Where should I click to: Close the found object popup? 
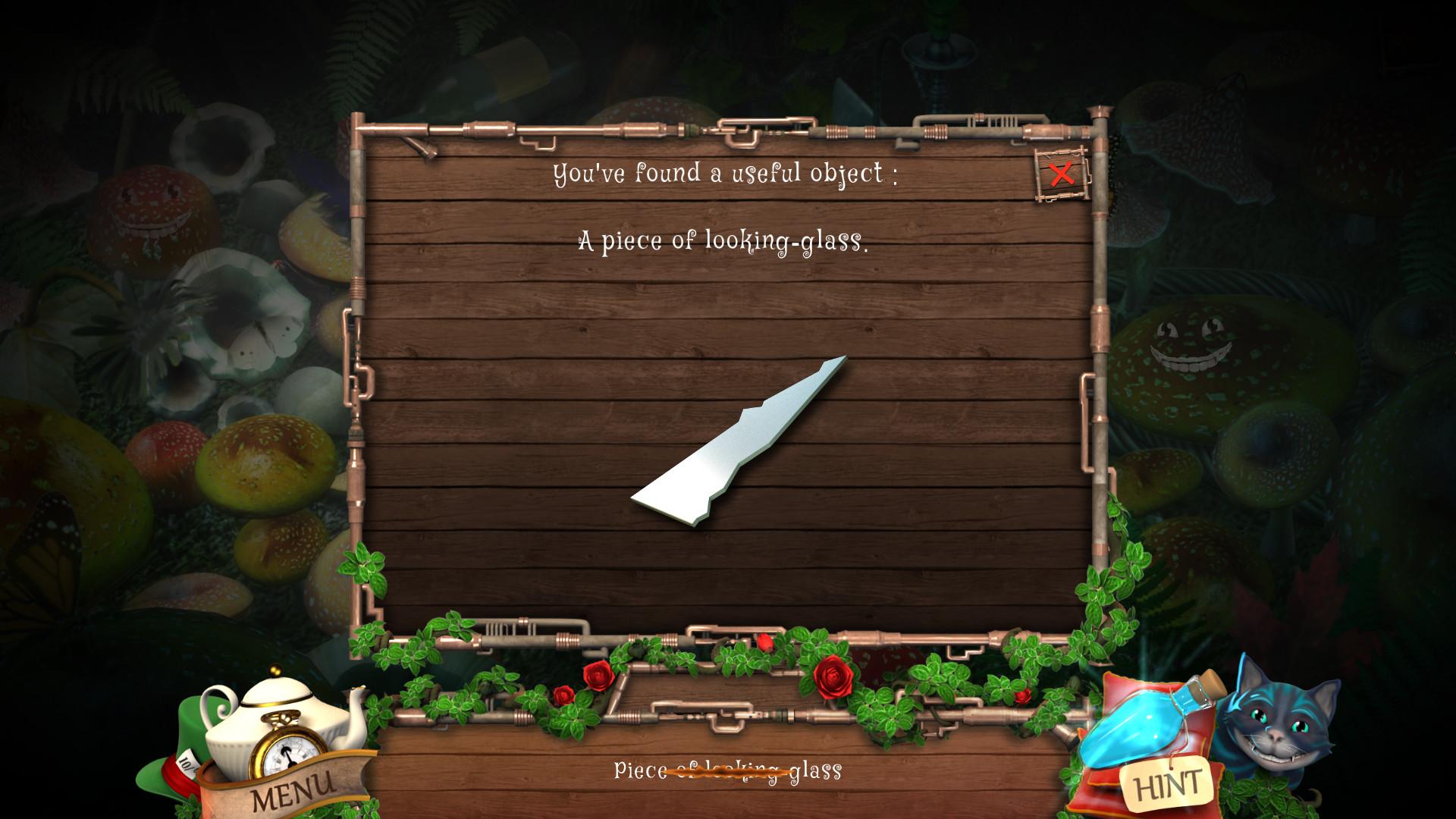point(1062,174)
